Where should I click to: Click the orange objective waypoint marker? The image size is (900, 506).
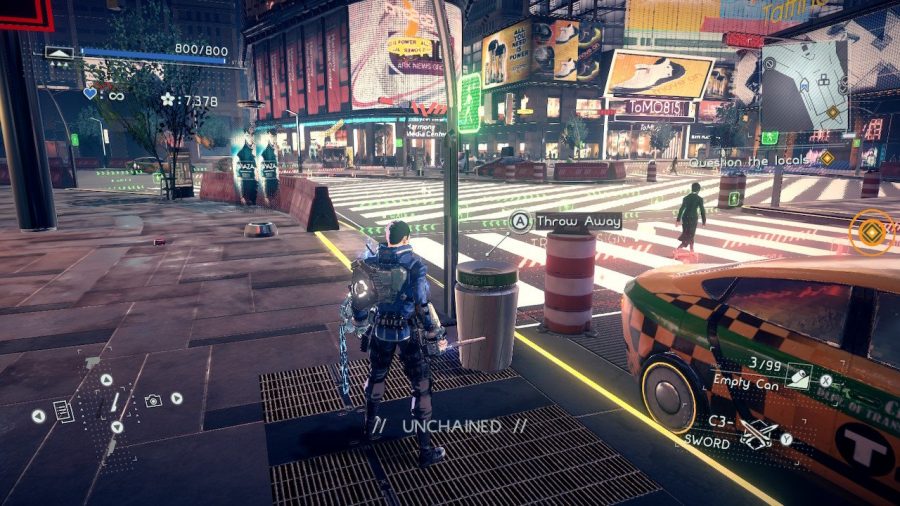871,232
